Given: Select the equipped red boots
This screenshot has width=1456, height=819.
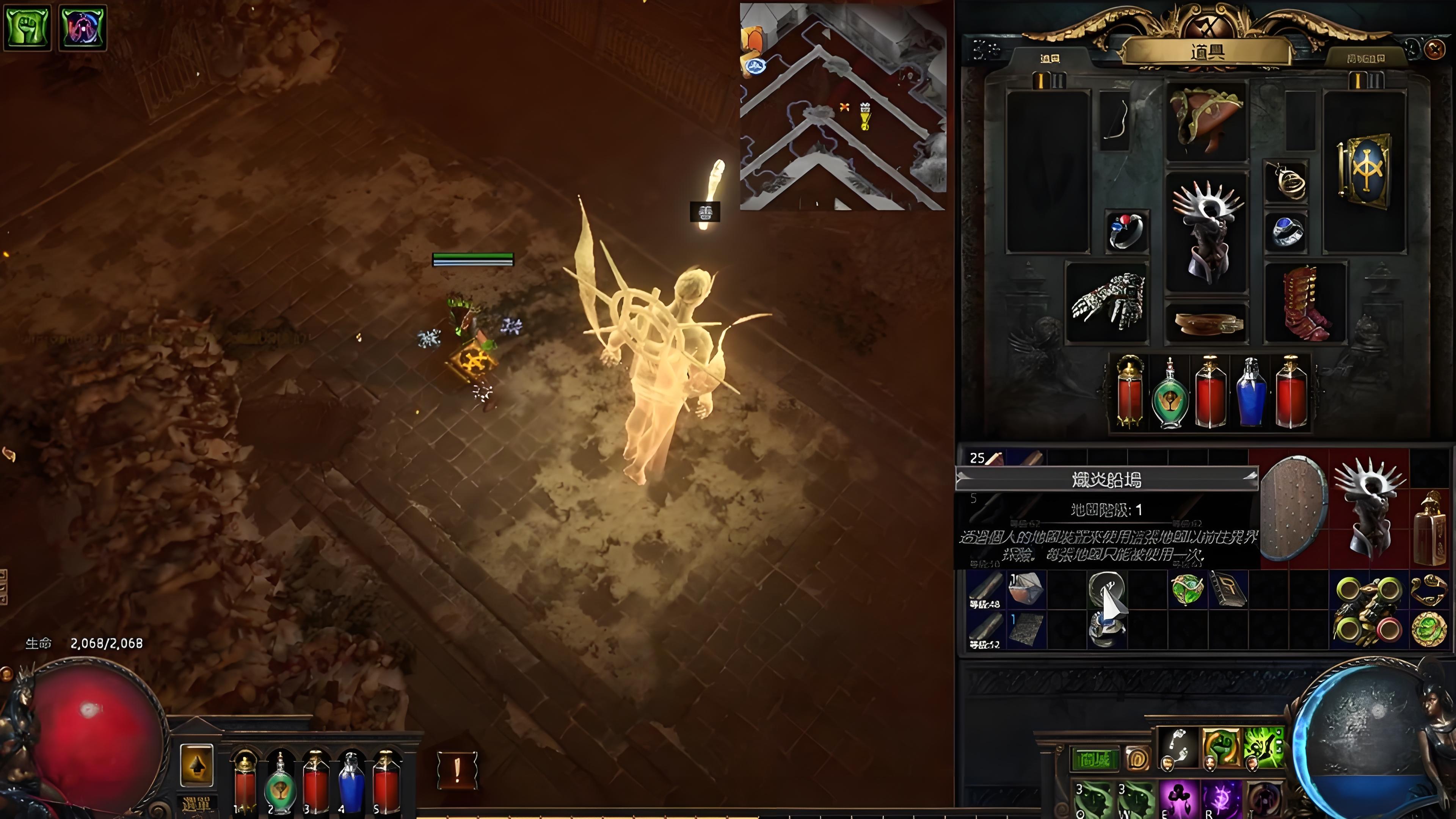Looking at the screenshot, I should 1305,303.
